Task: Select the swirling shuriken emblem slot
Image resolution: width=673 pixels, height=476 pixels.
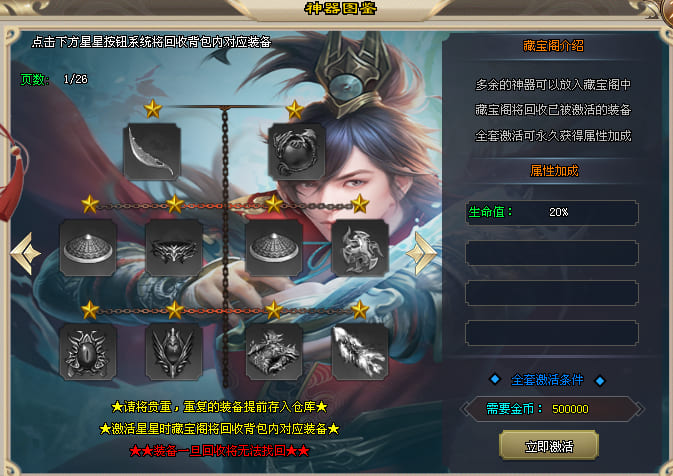Action: click(x=360, y=248)
